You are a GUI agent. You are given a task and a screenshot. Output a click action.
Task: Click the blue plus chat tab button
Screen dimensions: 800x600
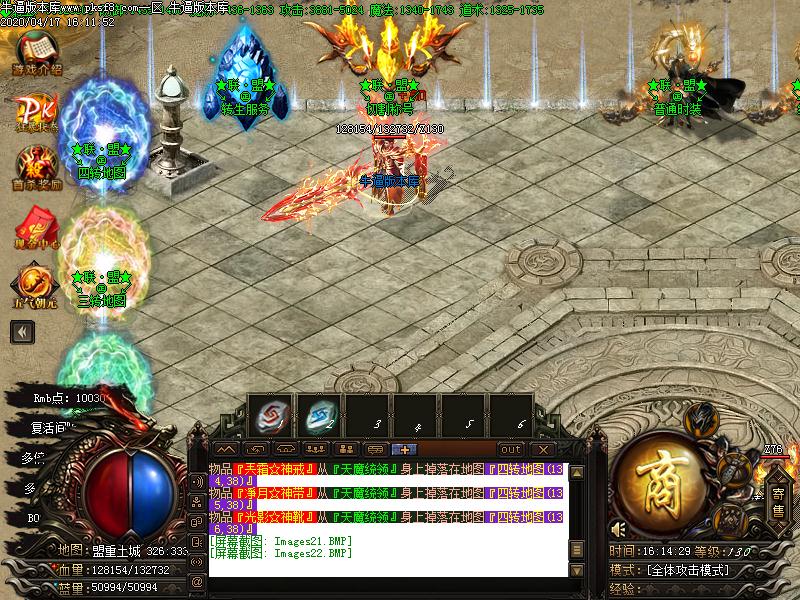[x=404, y=450]
